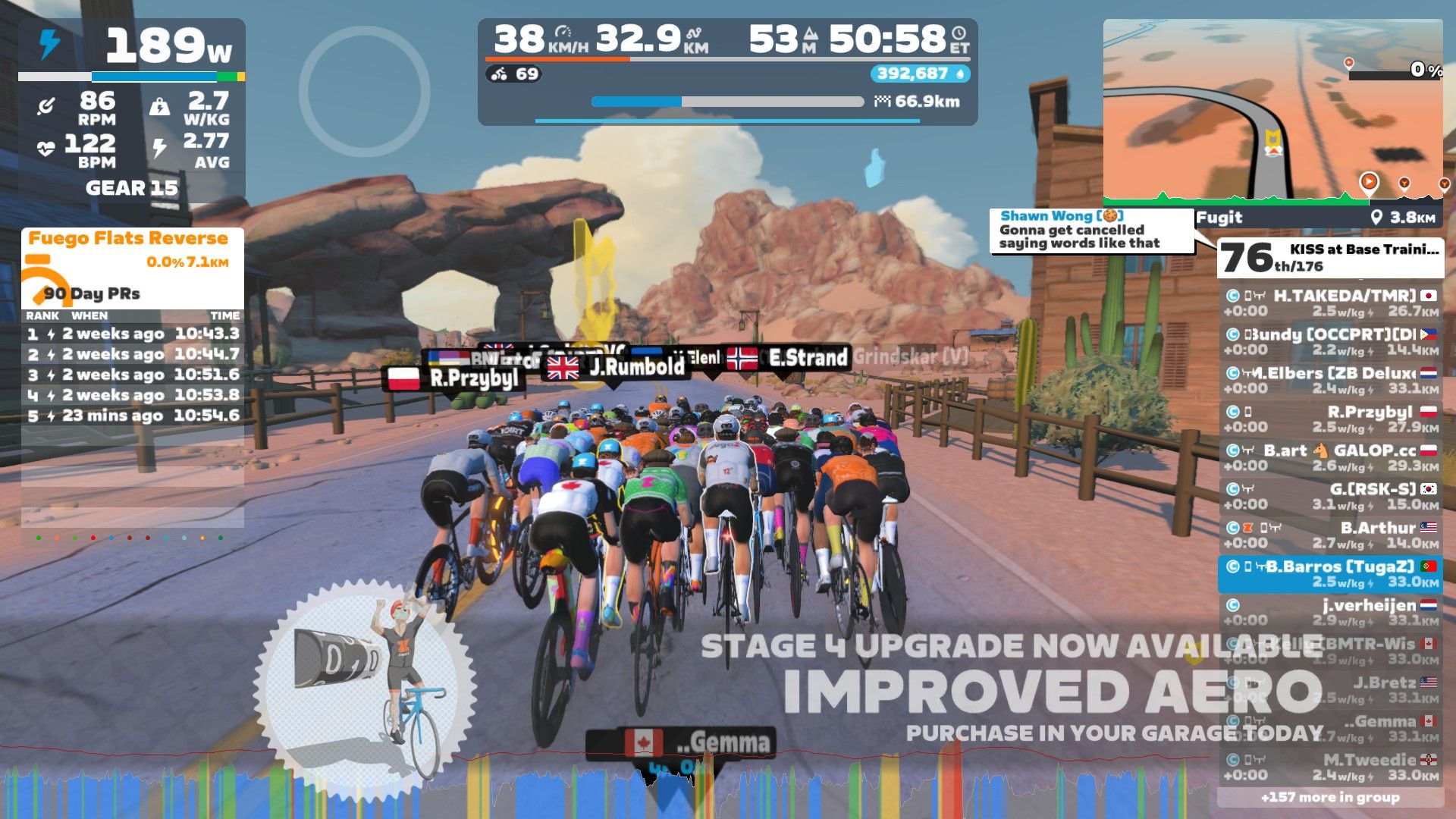Select the top-ranked 10:43.3 PR row
The width and height of the screenshot is (1456, 819).
(133, 334)
